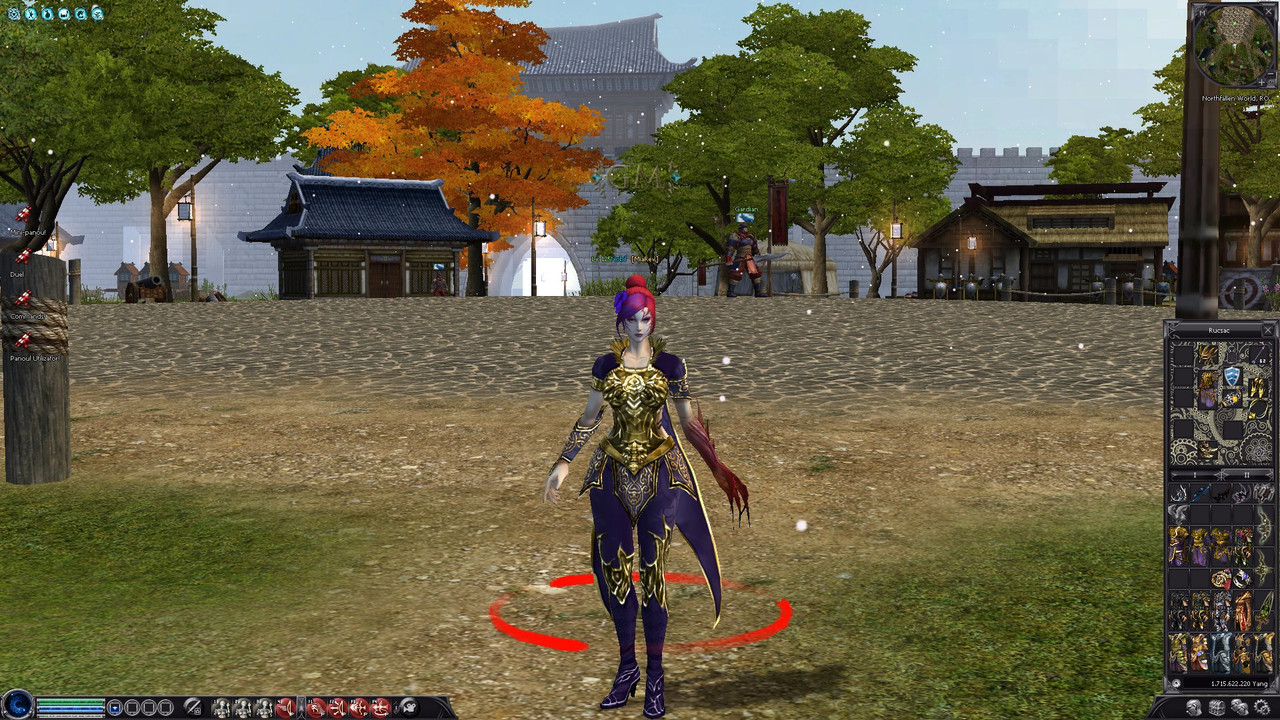Switch back to Rucsac inventory tab I
This screenshot has width=1280, height=720.
pyautogui.click(x=1195, y=475)
